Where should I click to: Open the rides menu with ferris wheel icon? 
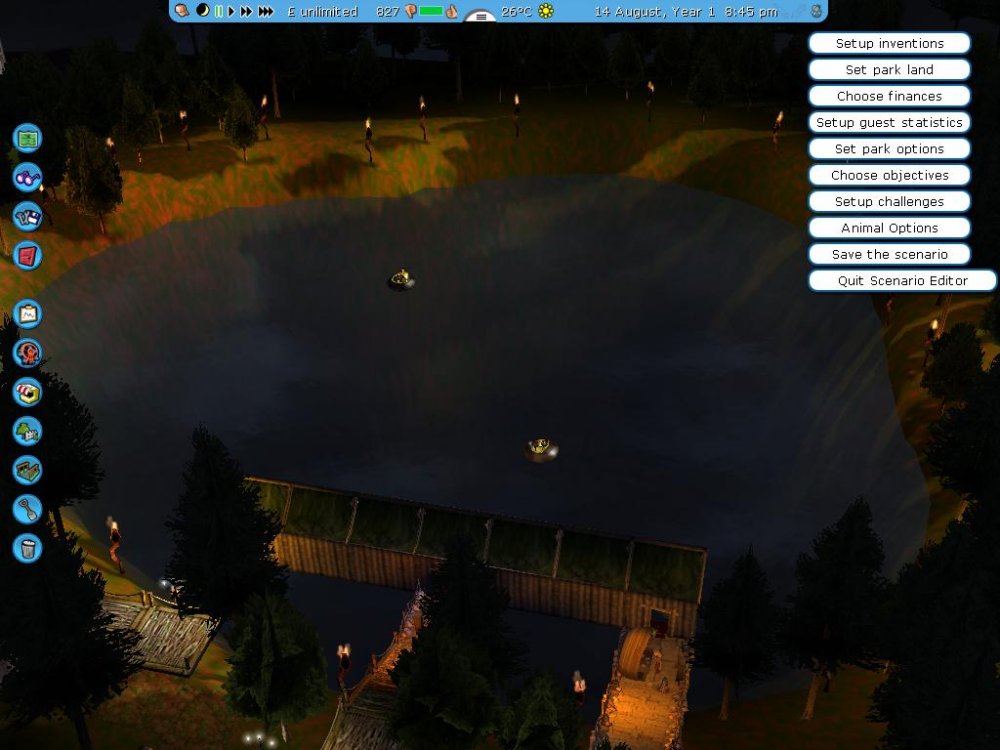(x=27, y=353)
